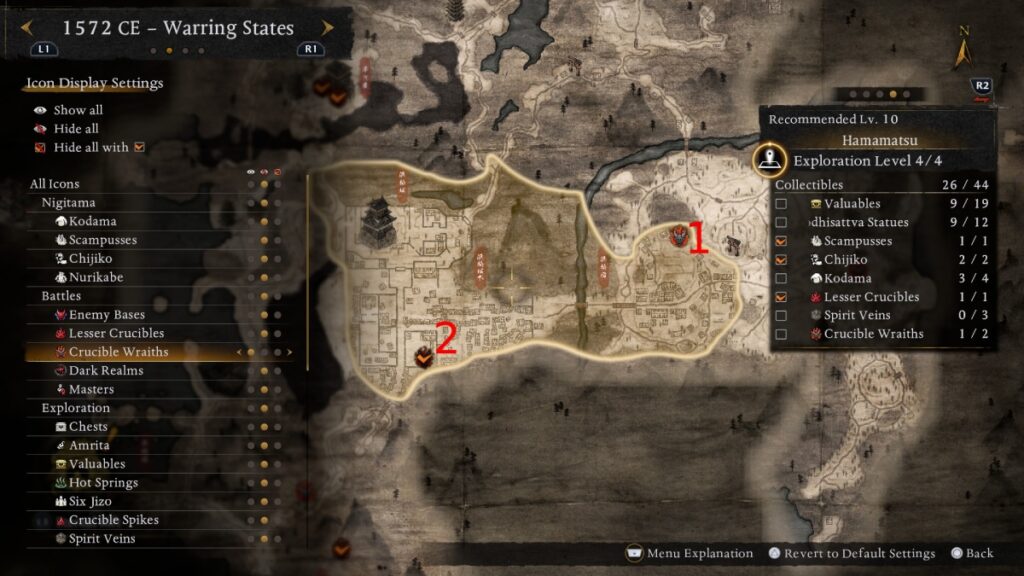Highlight the Lesser Crucibles list entry

(116, 333)
